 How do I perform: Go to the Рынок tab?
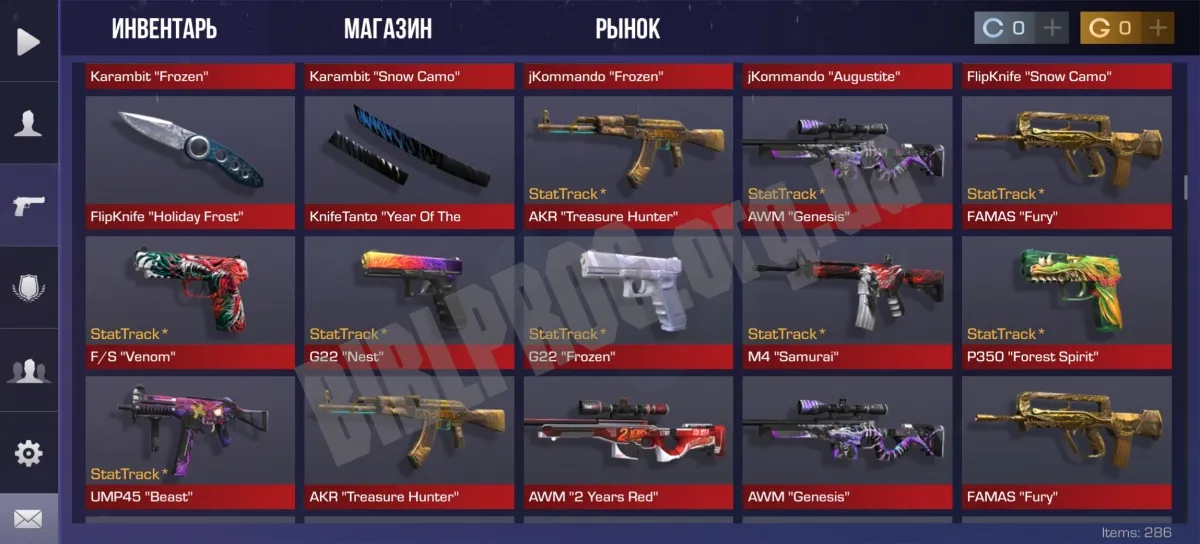(x=627, y=28)
